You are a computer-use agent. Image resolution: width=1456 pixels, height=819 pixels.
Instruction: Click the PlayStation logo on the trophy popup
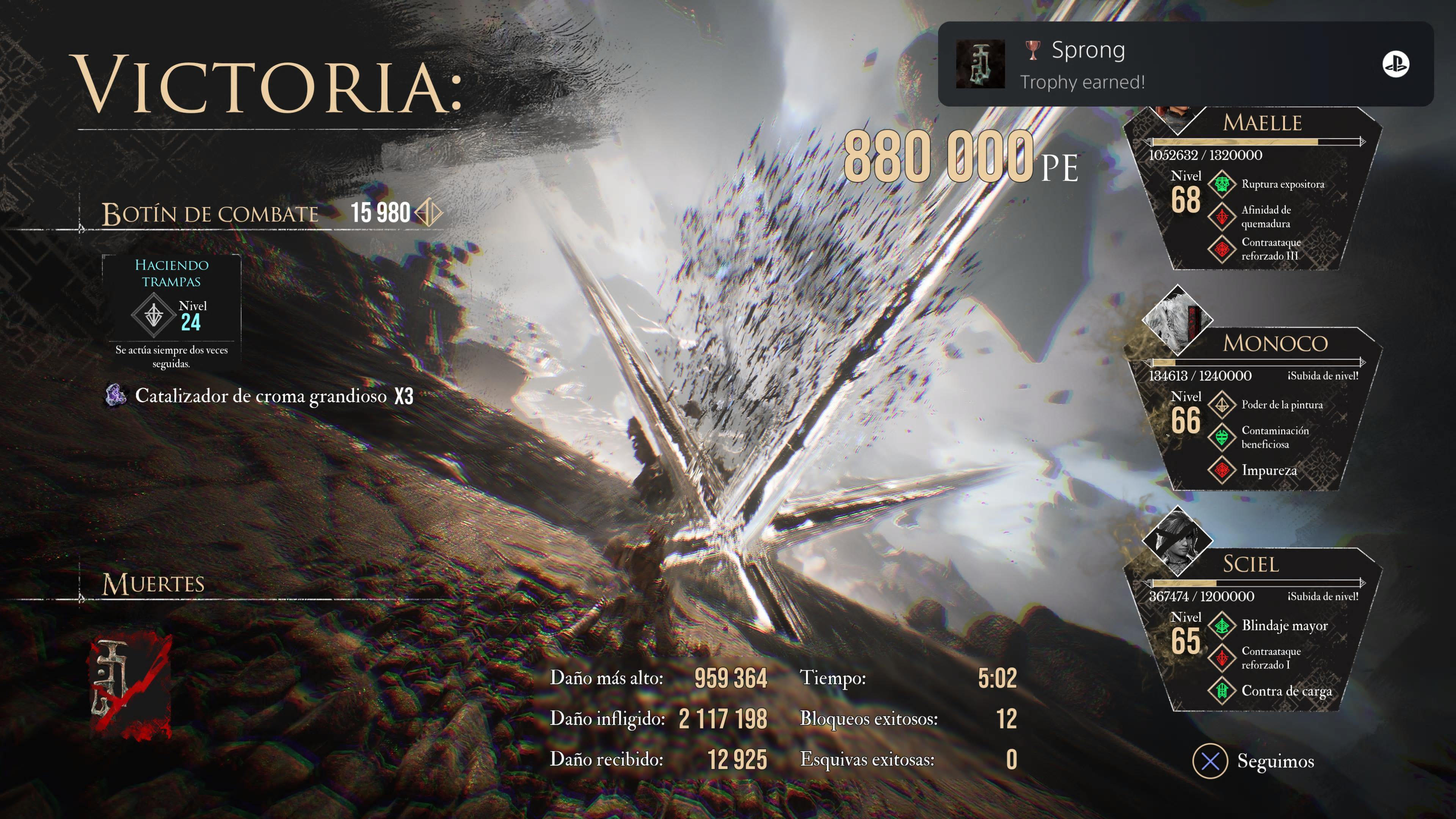coord(1395,64)
